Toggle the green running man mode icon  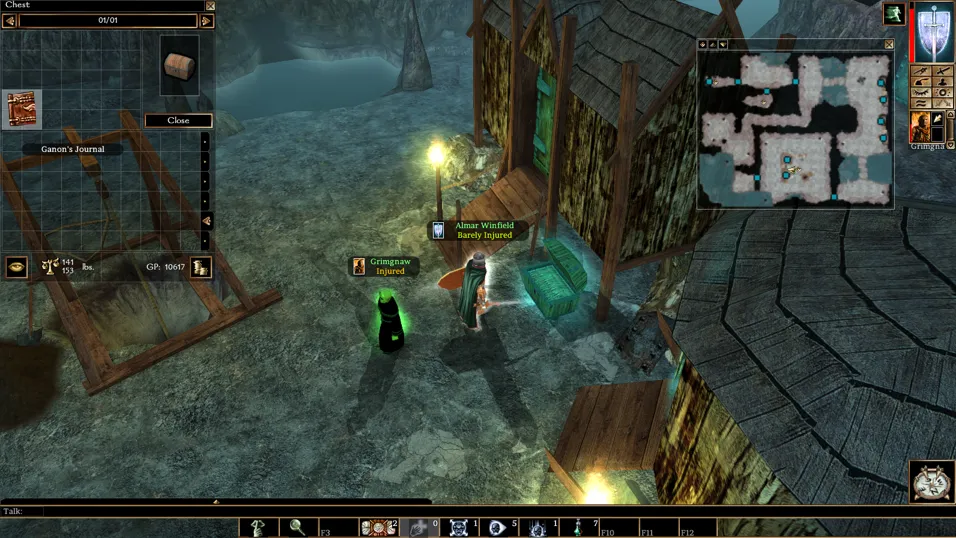tap(893, 13)
